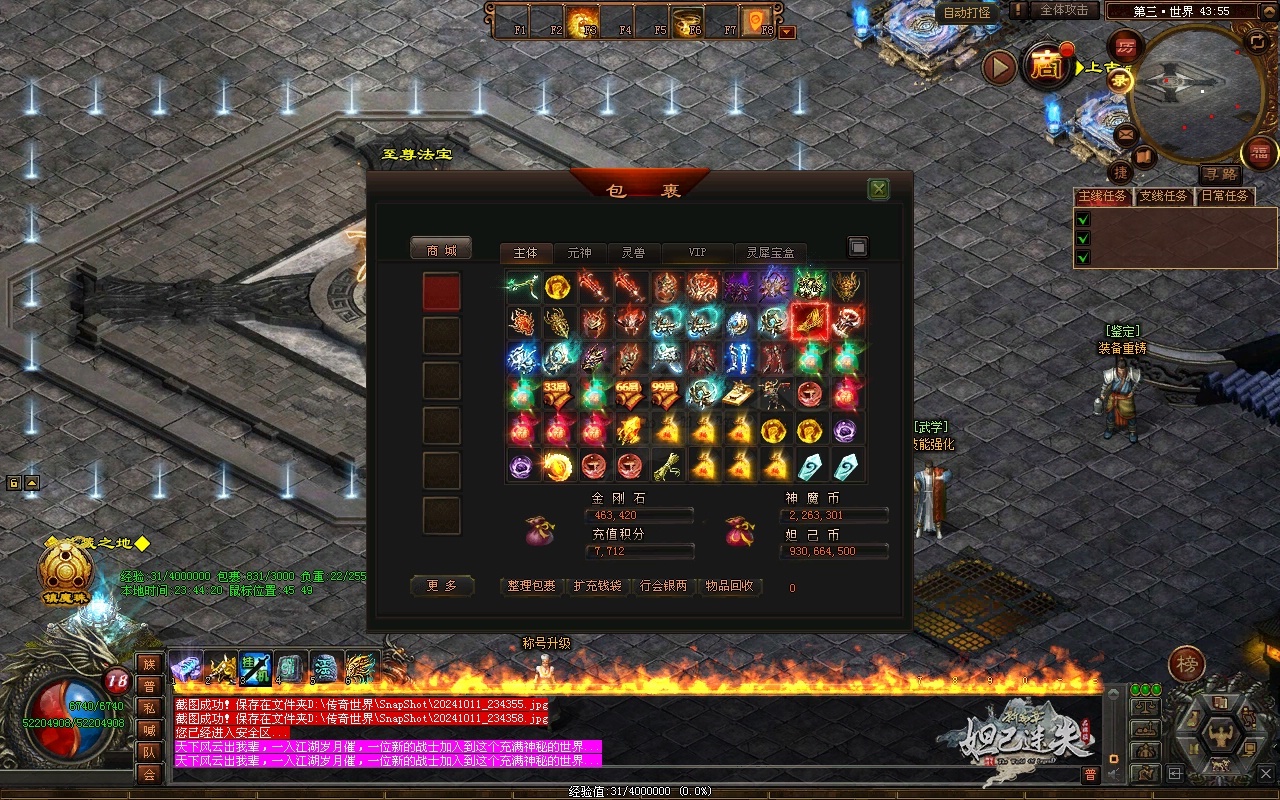Switch to the 灵兽 bag tab
This screenshot has width=1280, height=800.
[x=633, y=253]
